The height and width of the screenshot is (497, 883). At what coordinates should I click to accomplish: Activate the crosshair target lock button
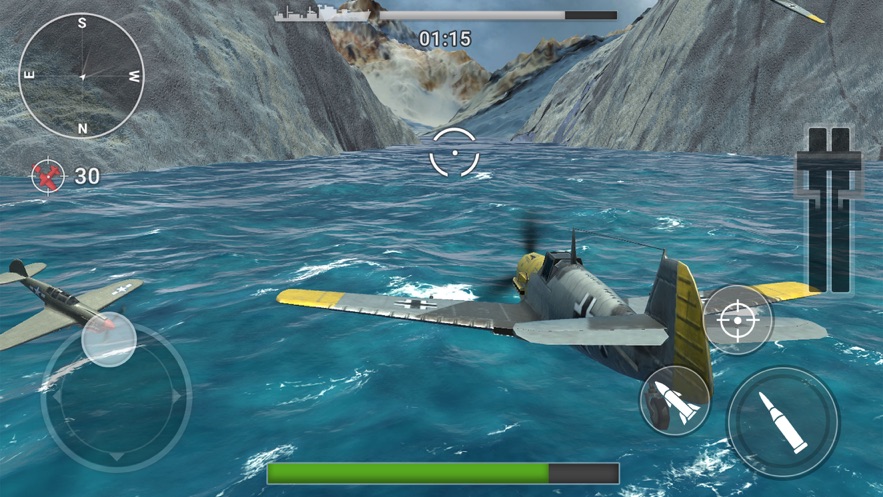pyautogui.click(x=738, y=320)
